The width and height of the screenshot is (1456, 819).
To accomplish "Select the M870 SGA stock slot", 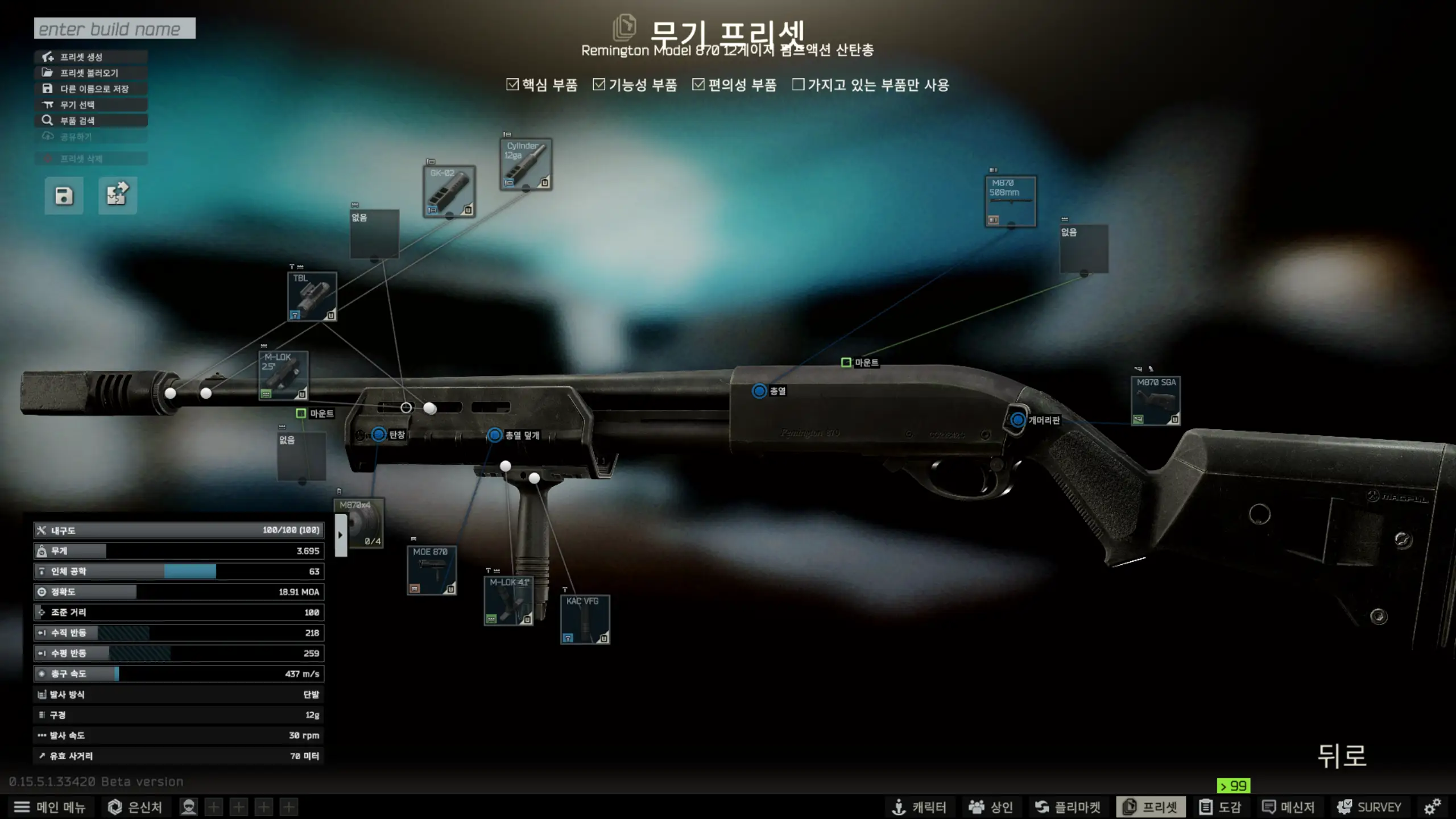I will coord(1156,401).
